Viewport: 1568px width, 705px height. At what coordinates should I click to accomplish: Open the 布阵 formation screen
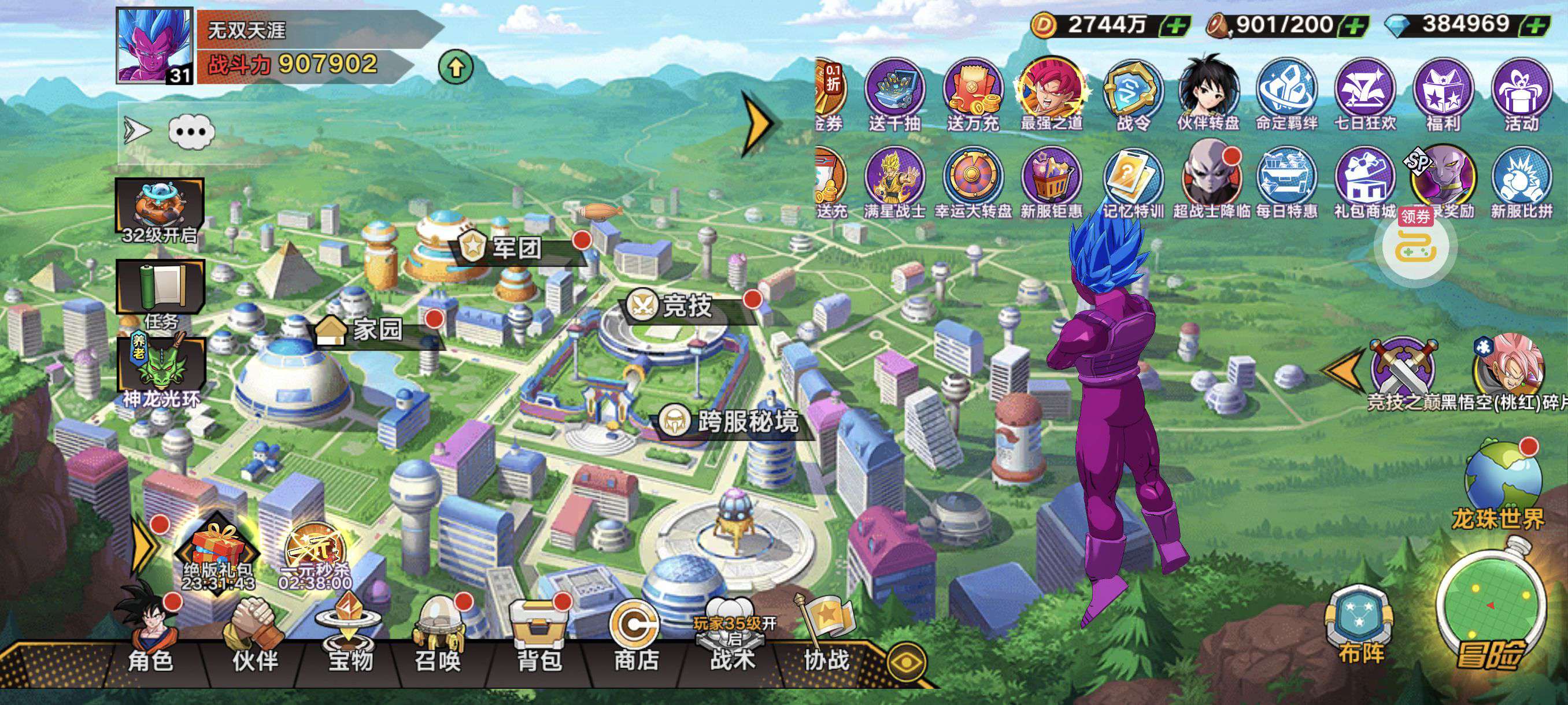pos(1360,626)
